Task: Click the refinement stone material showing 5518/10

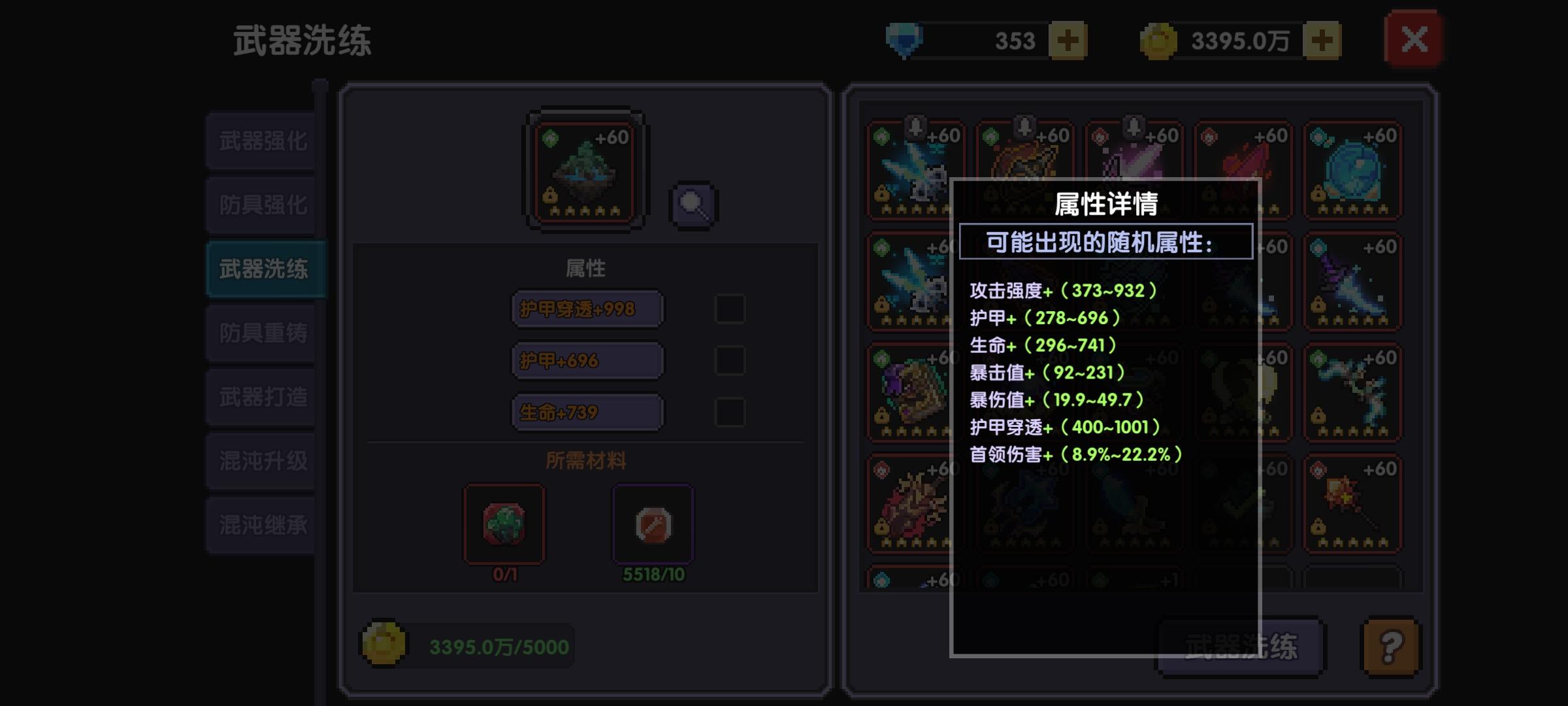Action: (655, 524)
